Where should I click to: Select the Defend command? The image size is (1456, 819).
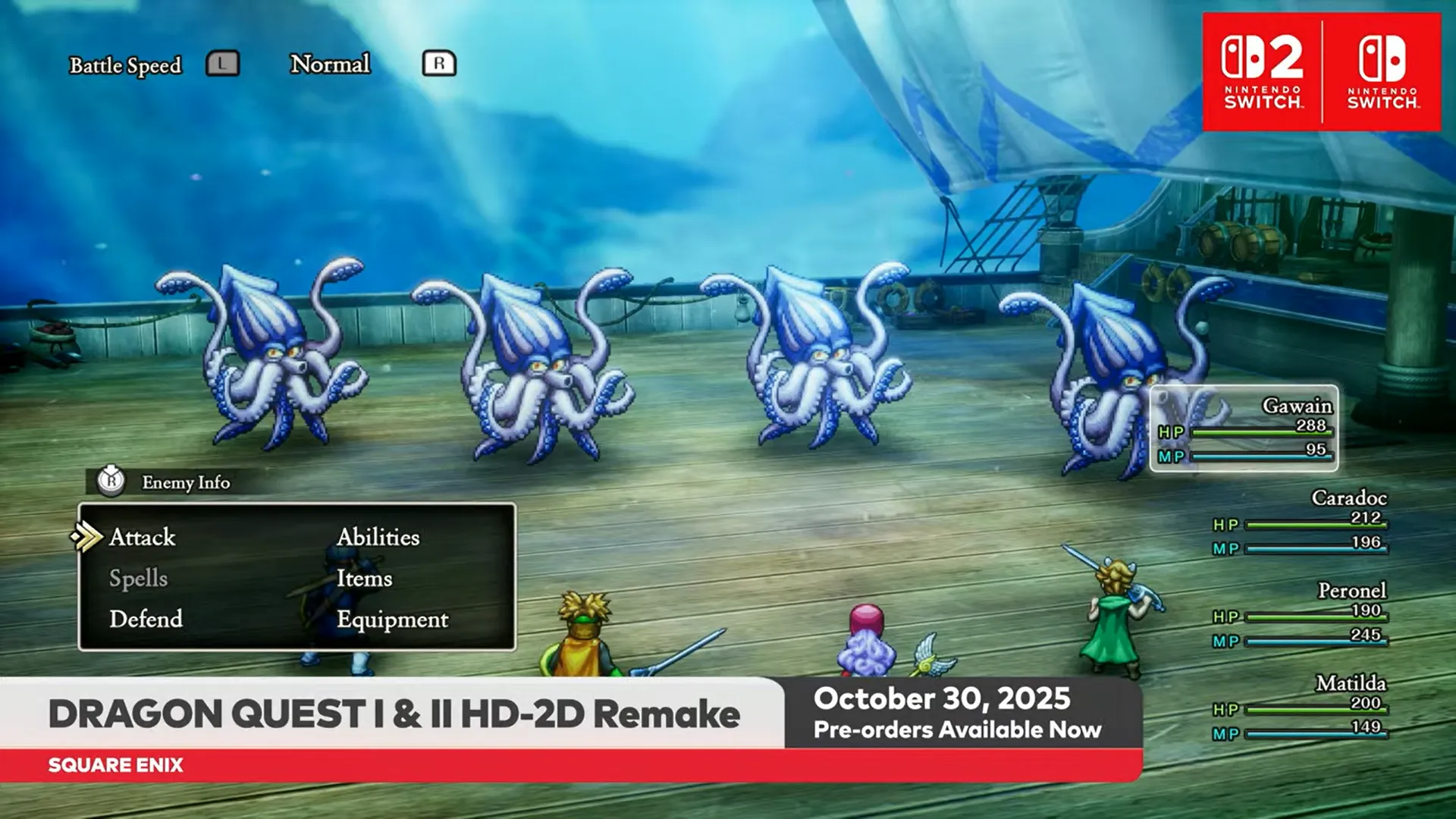coord(146,620)
